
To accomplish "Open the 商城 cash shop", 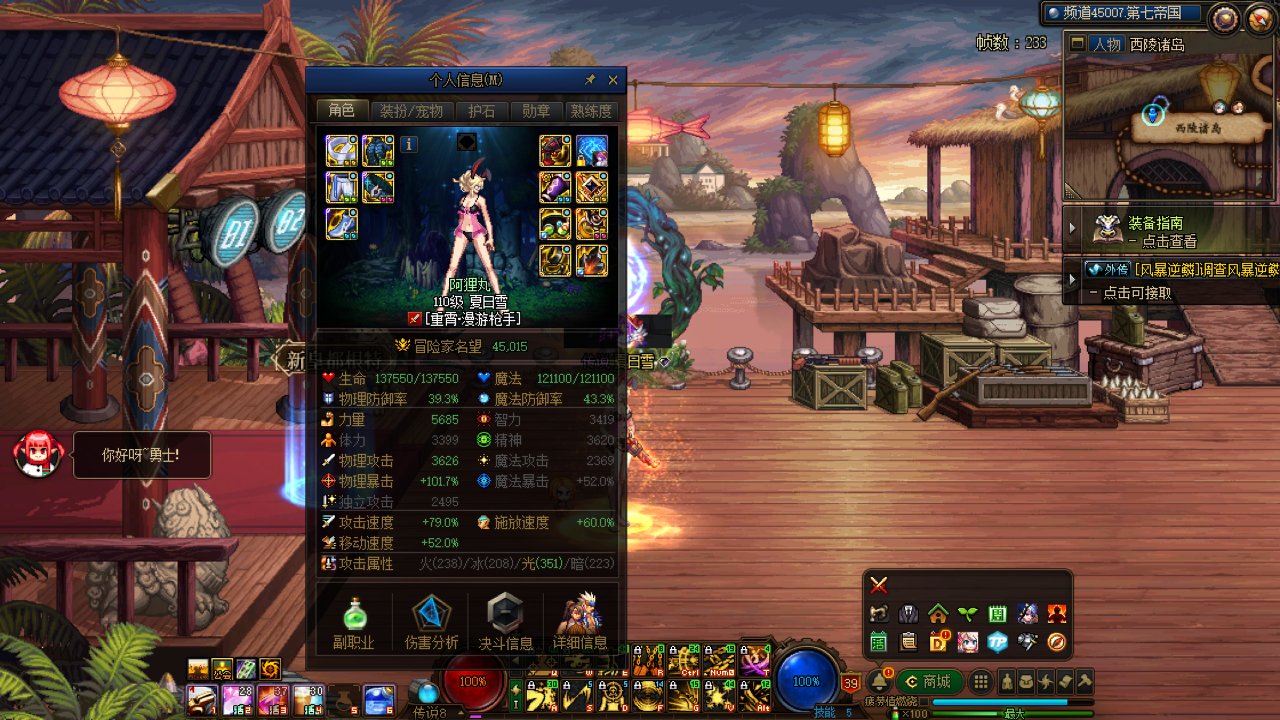I will tap(928, 682).
